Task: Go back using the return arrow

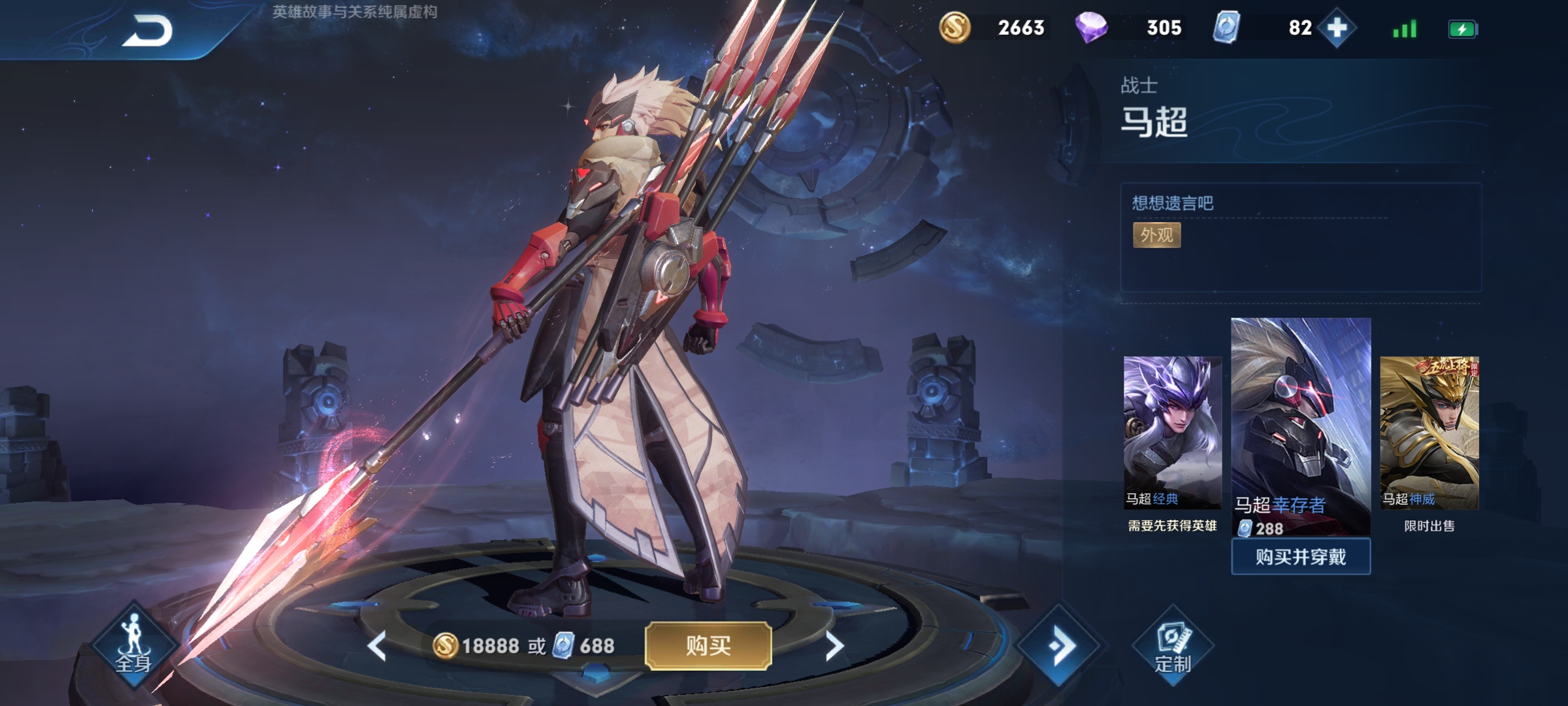Action: 148,31
